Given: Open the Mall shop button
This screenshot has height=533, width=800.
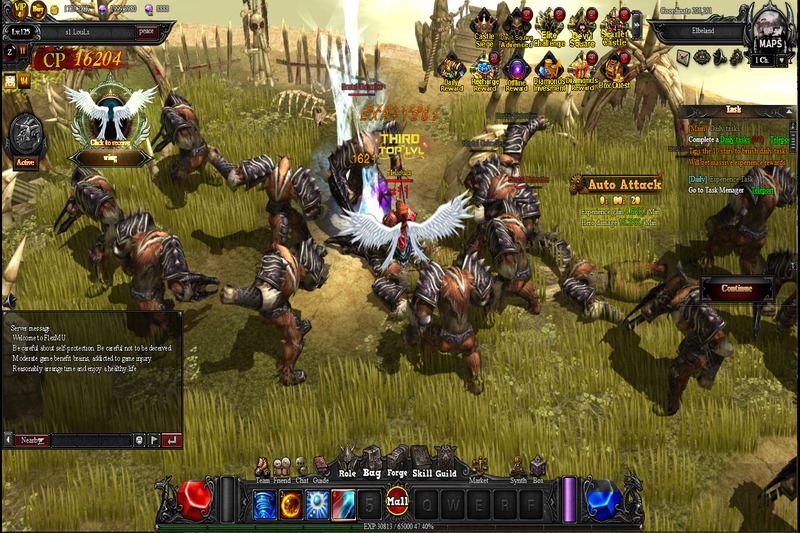Looking at the screenshot, I should [x=398, y=499].
